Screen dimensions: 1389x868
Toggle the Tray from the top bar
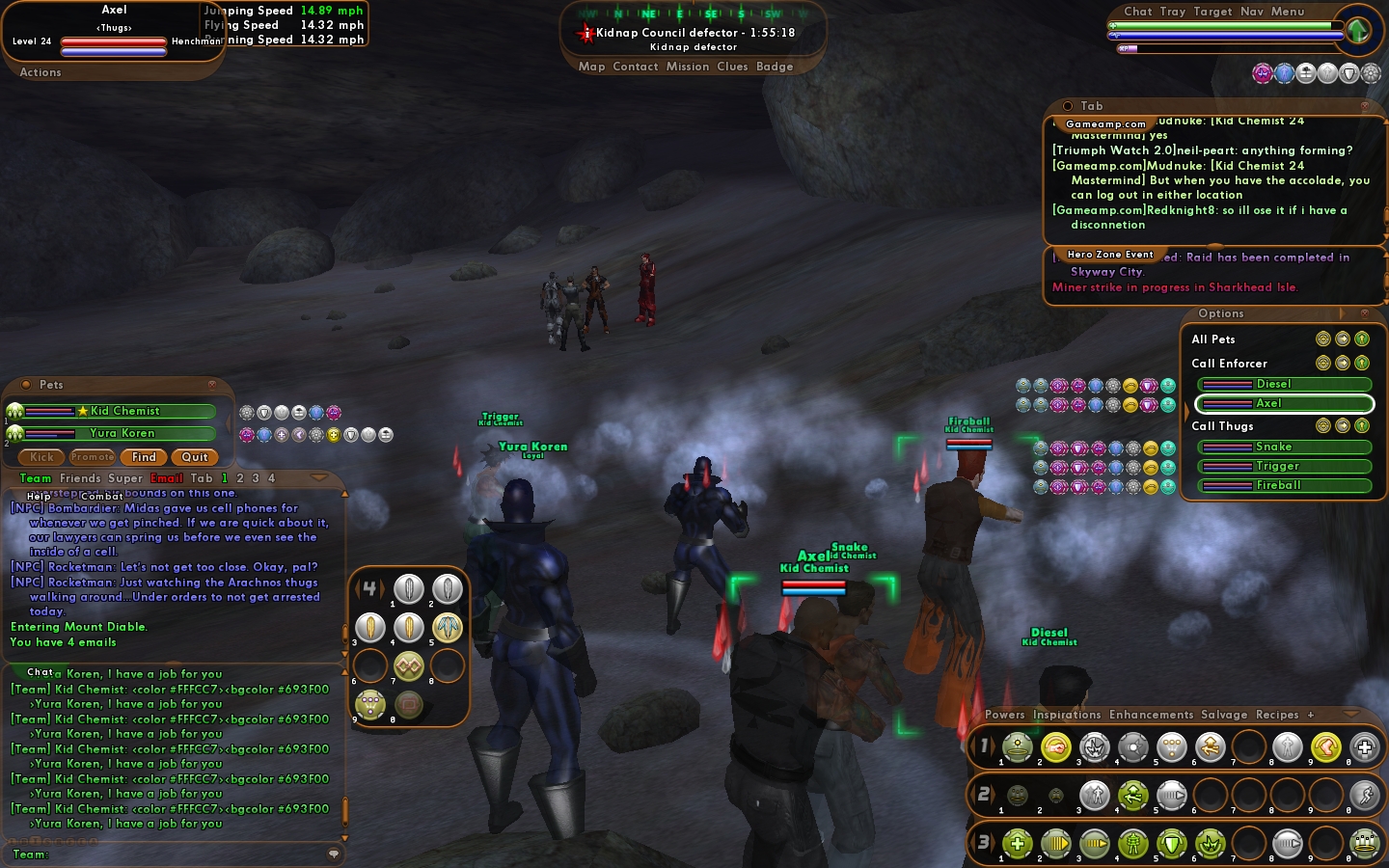pyautogui.click(x=1172, y=12)
